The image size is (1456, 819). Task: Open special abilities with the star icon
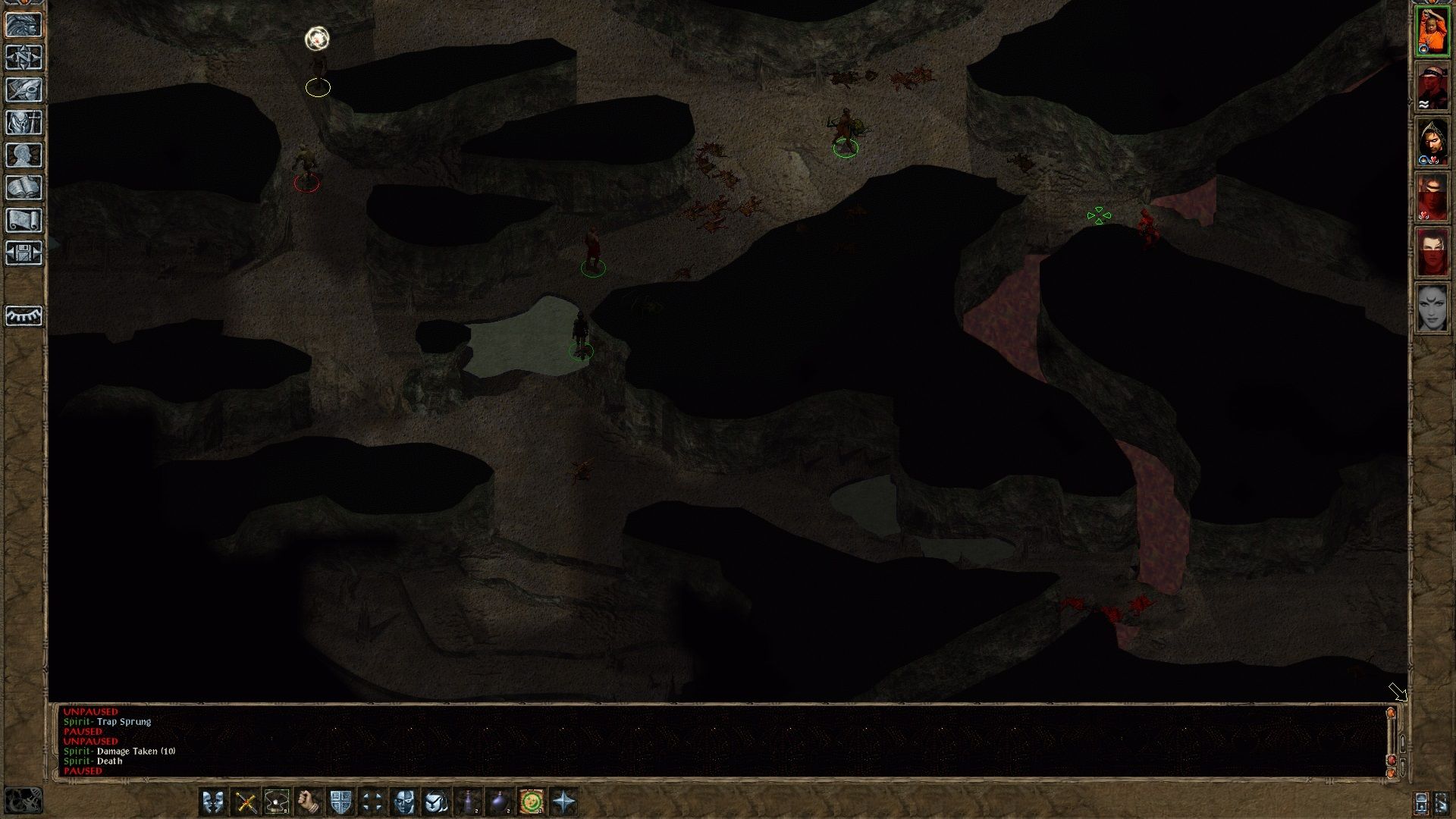(564, 802)
